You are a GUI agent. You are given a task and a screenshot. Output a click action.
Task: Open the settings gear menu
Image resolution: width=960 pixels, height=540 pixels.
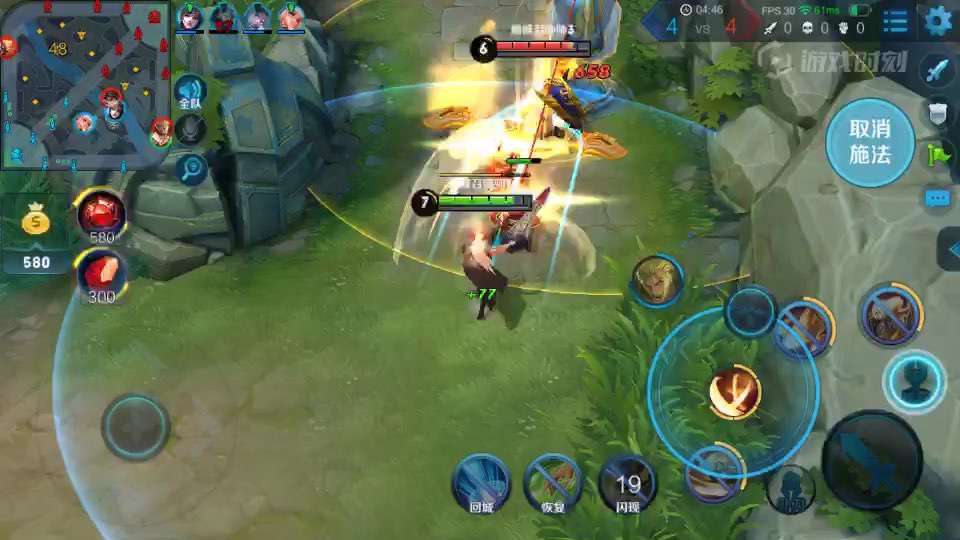tap(937, 20)
